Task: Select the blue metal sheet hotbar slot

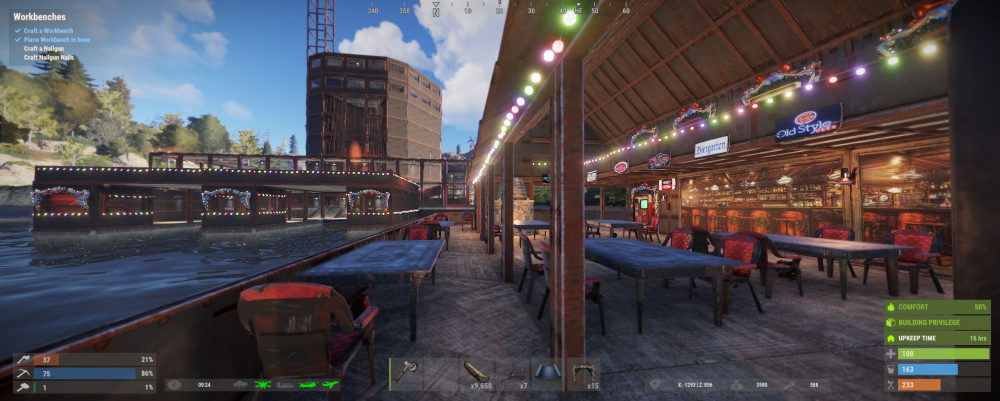Action: [548, 373]
